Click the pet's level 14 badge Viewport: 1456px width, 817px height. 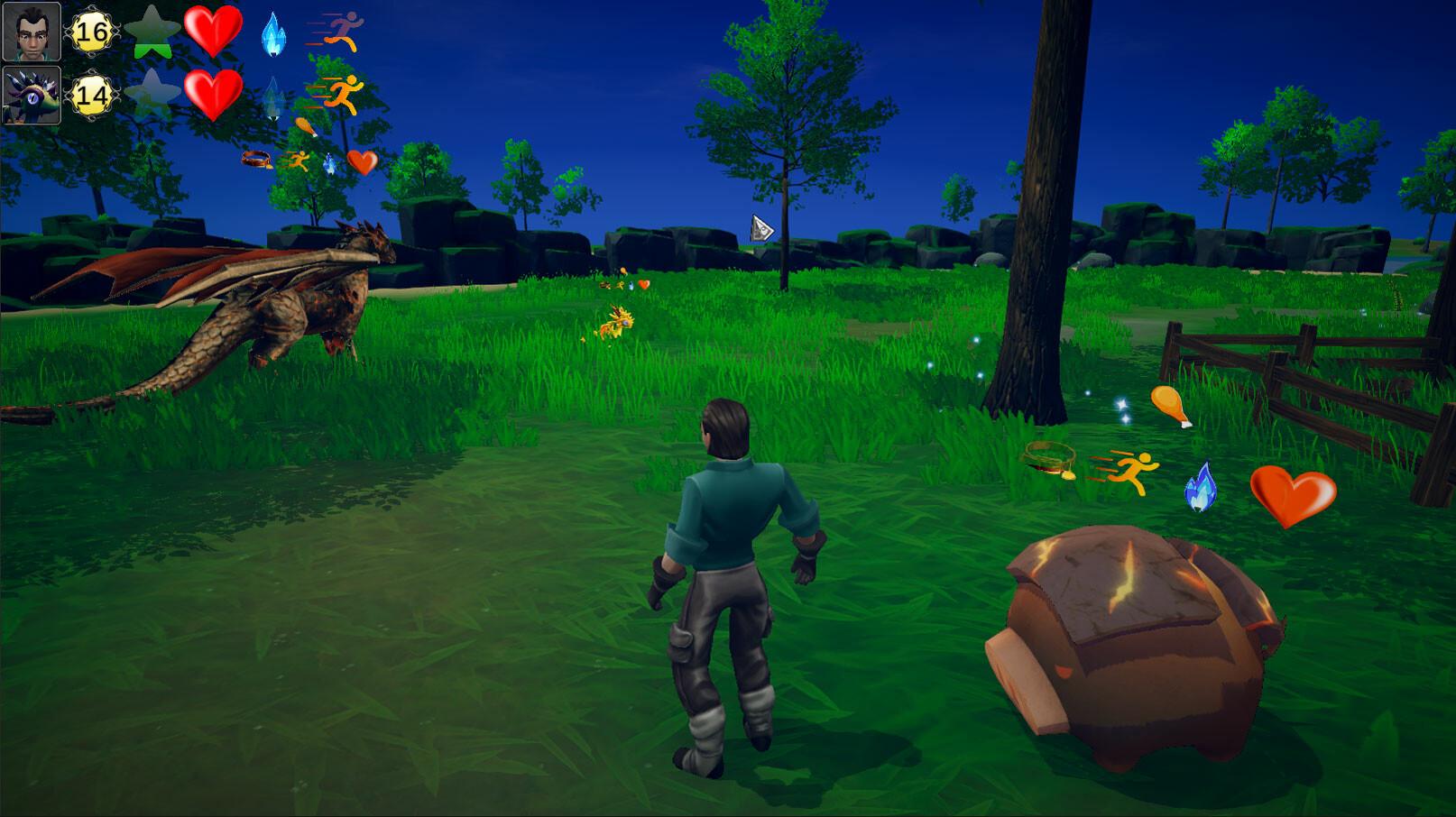90,96
